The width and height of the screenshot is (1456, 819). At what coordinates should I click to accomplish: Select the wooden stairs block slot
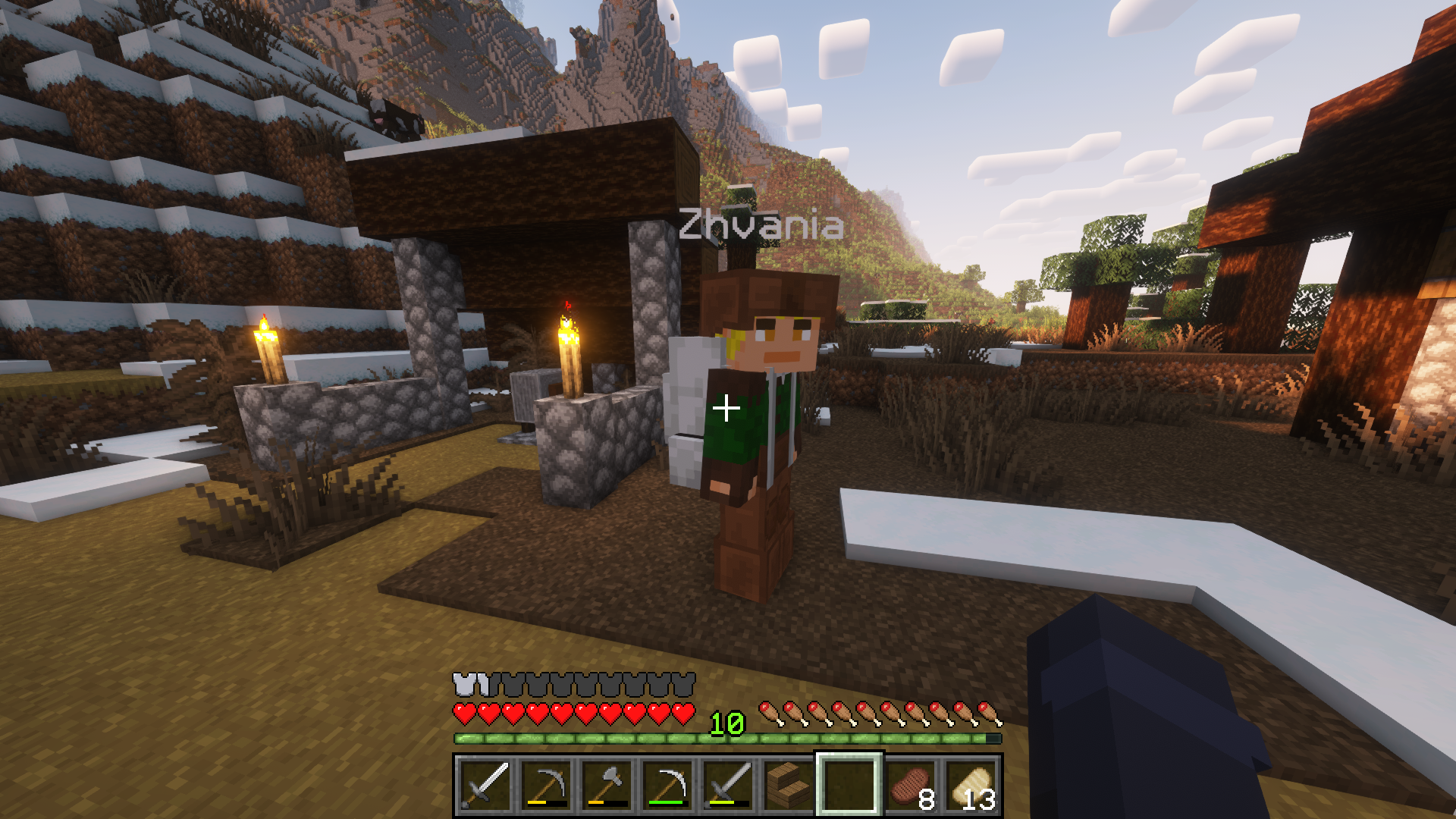[789, 784]
